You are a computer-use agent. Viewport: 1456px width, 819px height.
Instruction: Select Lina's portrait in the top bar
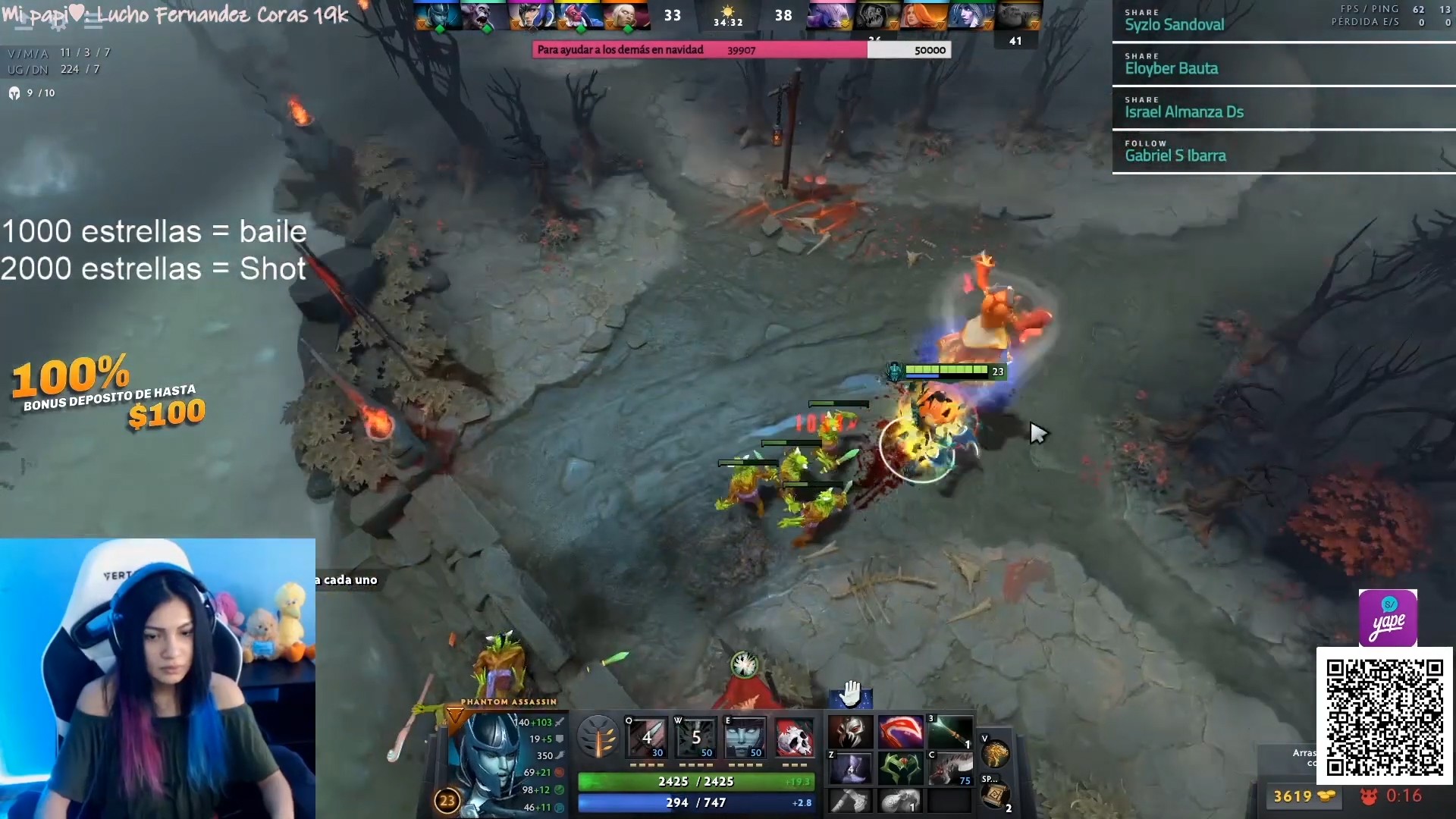pyautogui.click(x=925, y=16)
